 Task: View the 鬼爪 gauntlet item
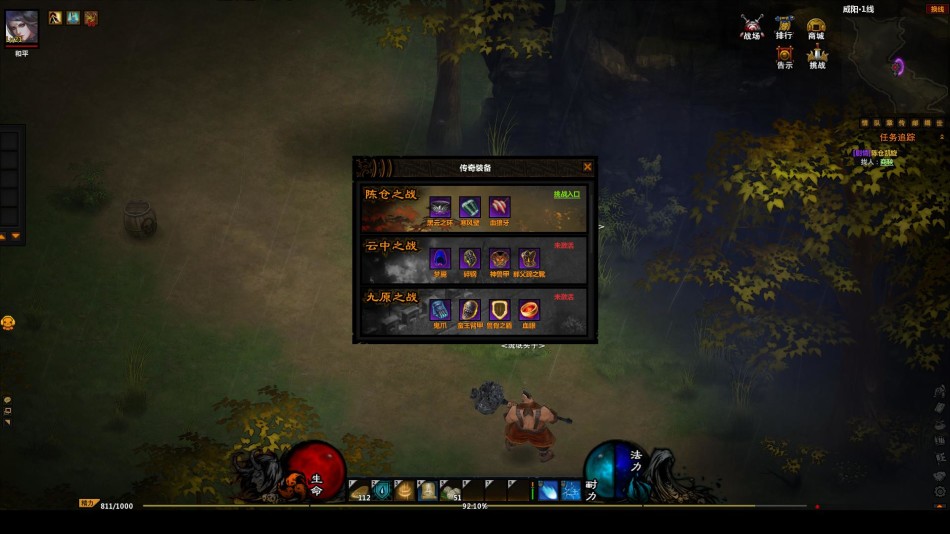click(440, 310)
